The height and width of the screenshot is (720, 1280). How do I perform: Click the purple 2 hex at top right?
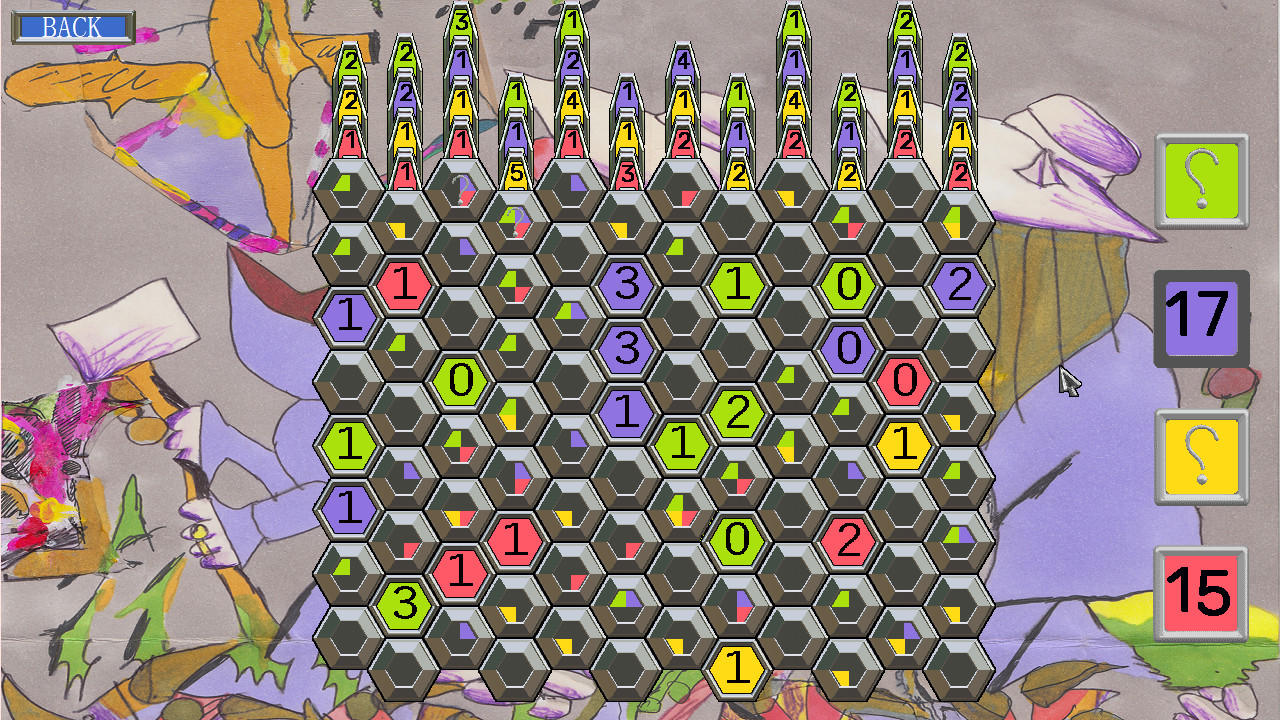tap(960, 285)
